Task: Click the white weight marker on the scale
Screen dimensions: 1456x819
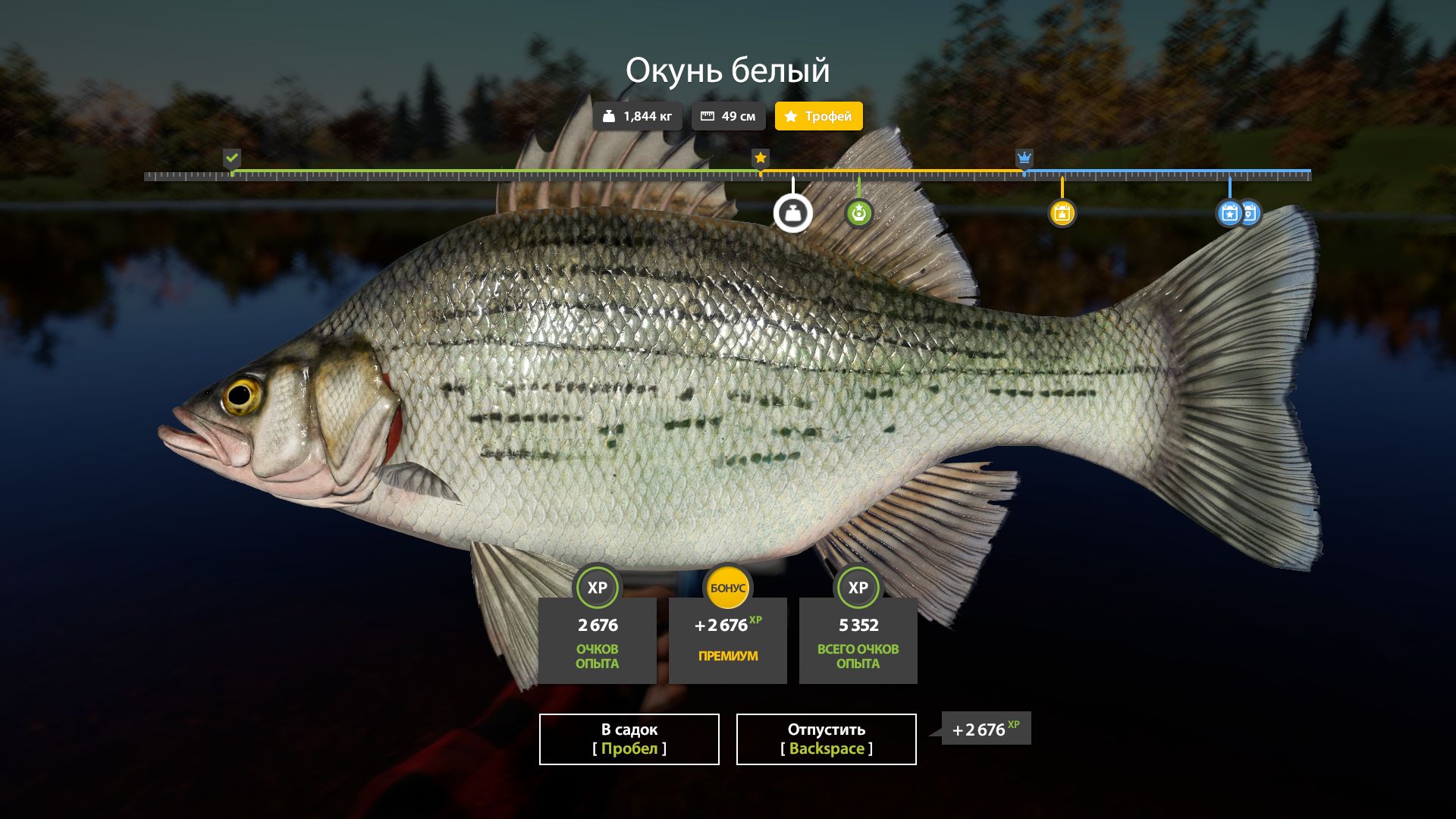Action: point(792,214)
